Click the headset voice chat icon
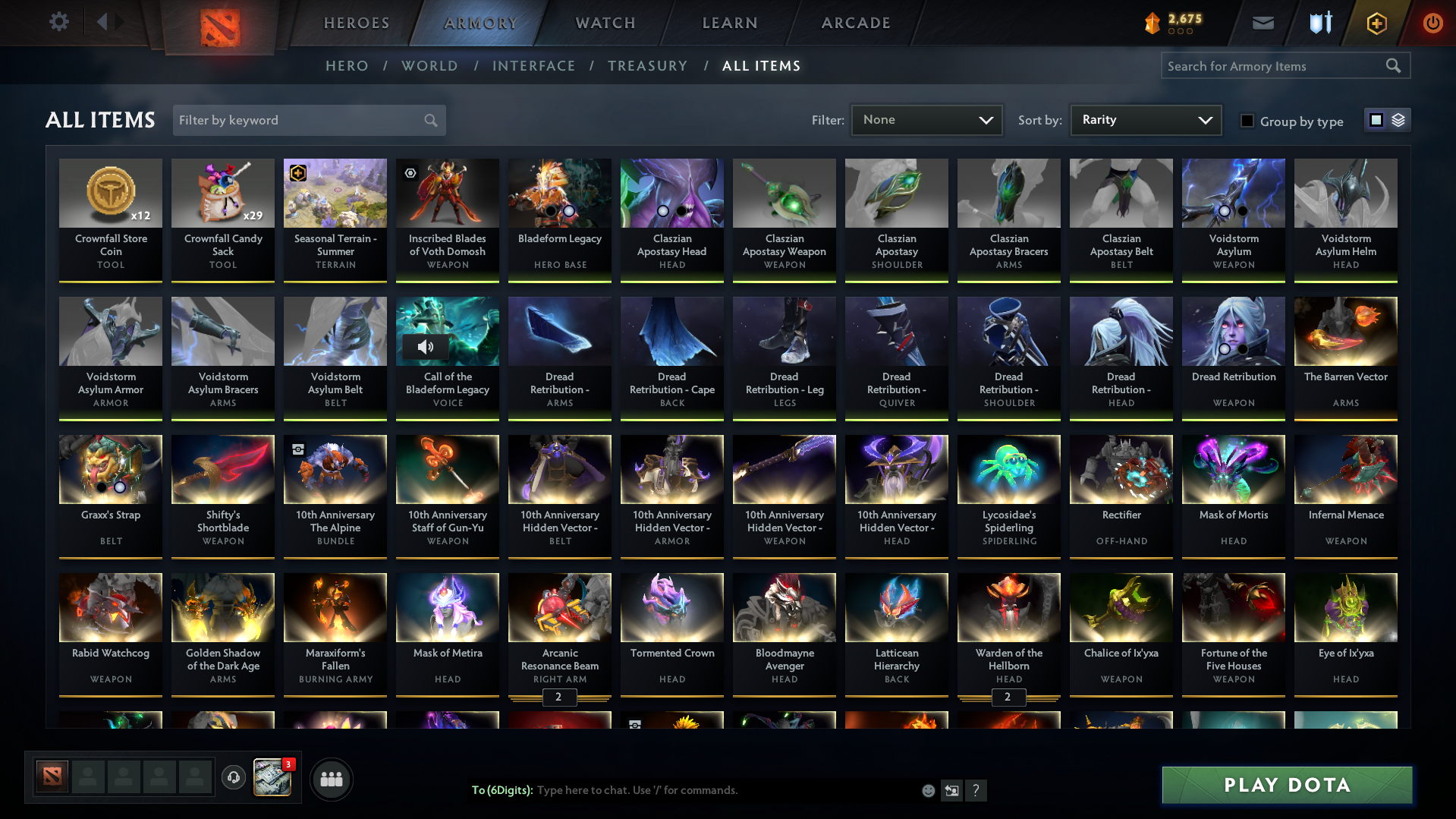The image size is (1456, 819). [x=233, y=778]
